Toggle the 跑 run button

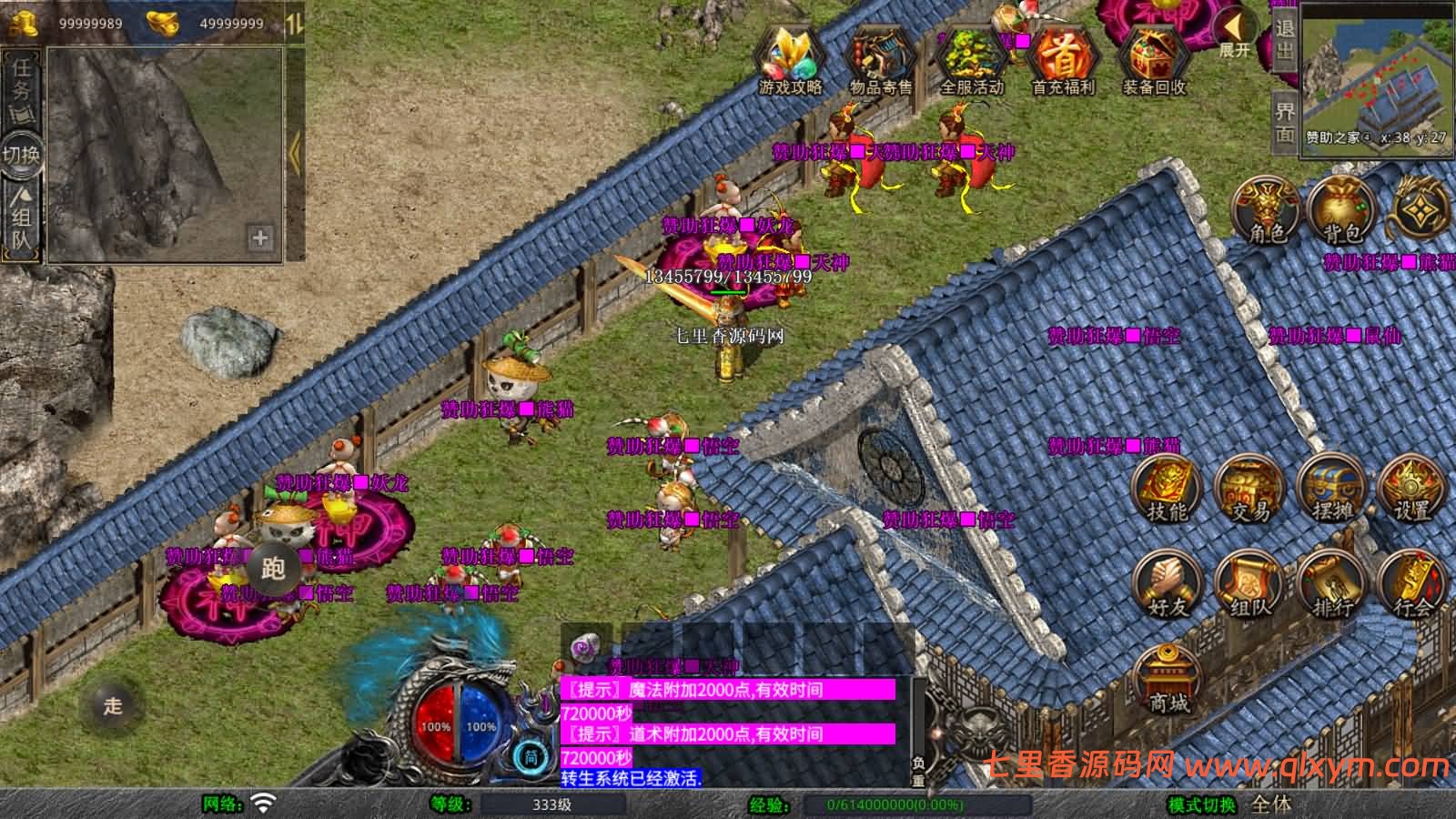coord(273,569)
